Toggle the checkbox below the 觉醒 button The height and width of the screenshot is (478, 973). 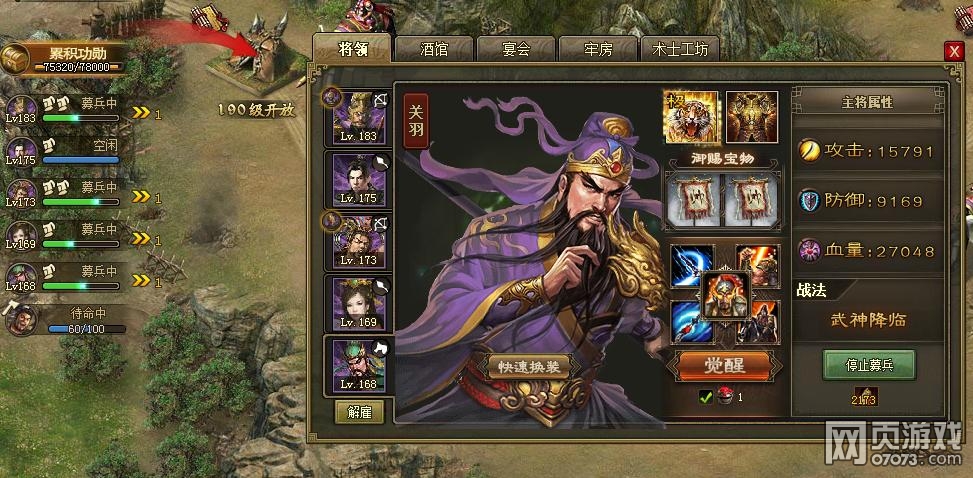(x=705, y=397)
